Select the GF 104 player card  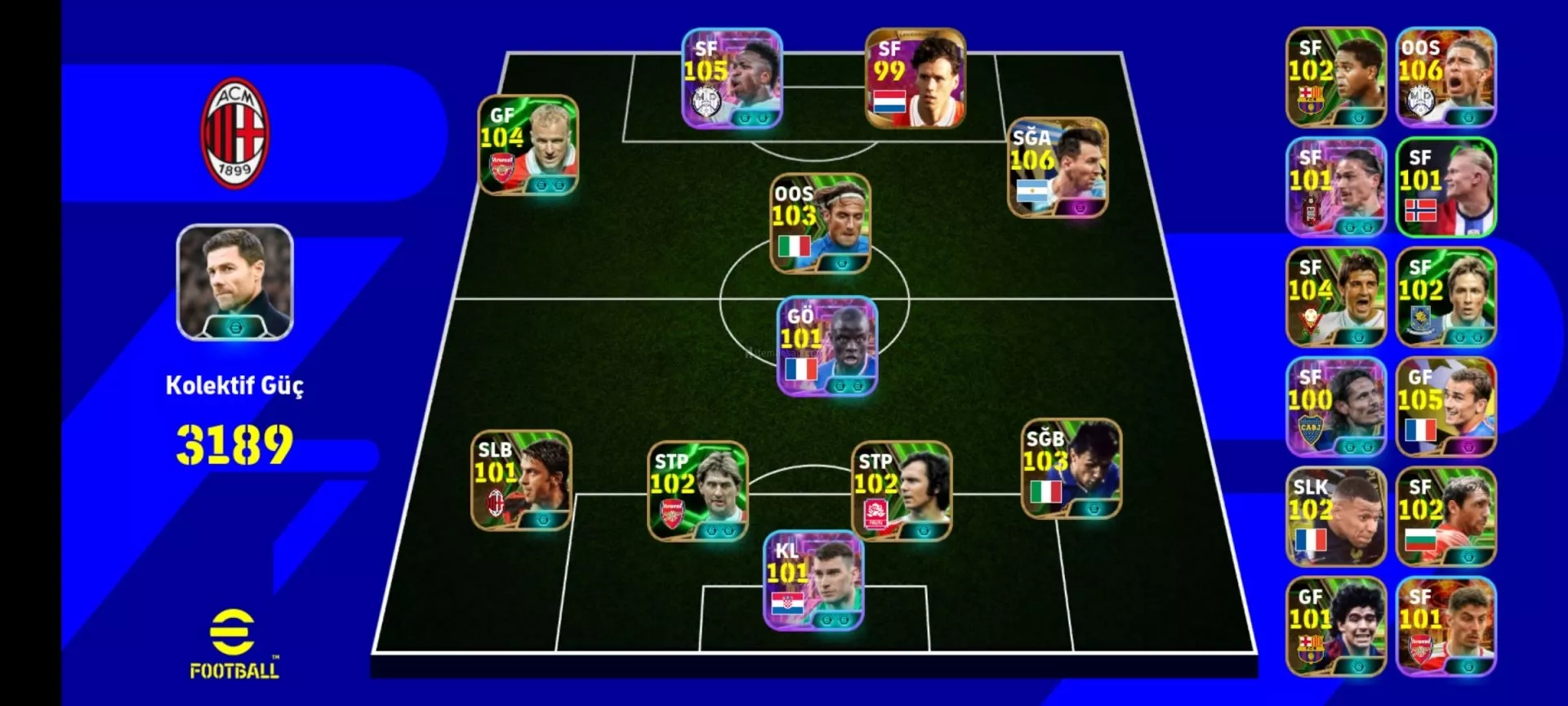(528, 145)
